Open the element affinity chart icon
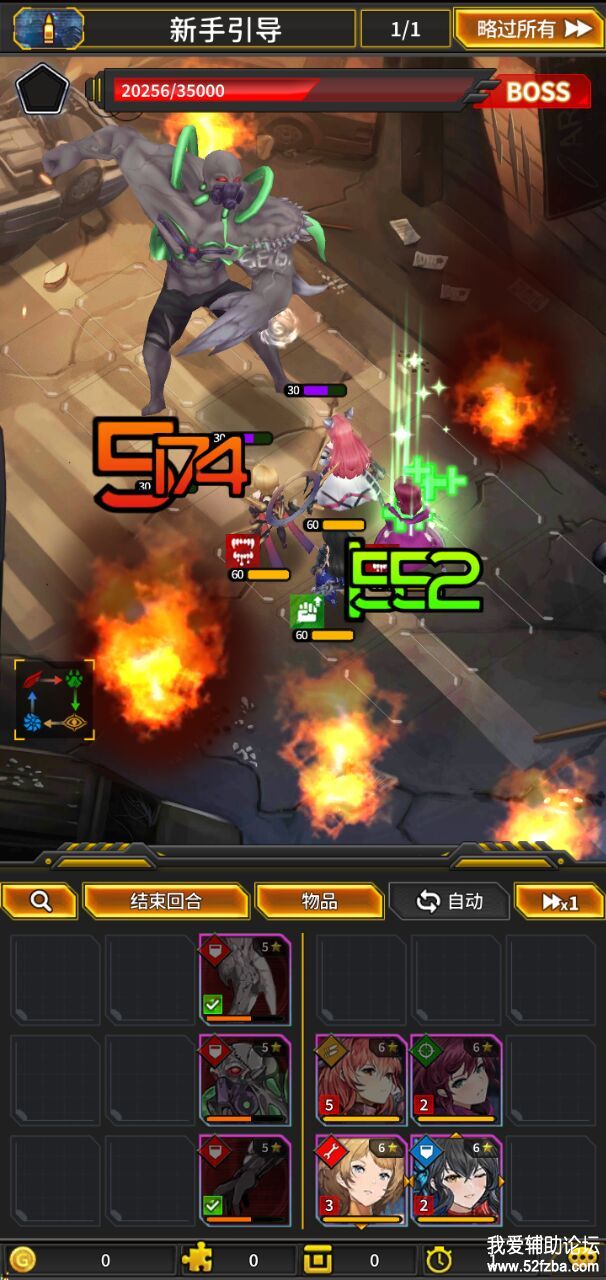Screen dimensions: 606x1280 click(x=55, y=700)
